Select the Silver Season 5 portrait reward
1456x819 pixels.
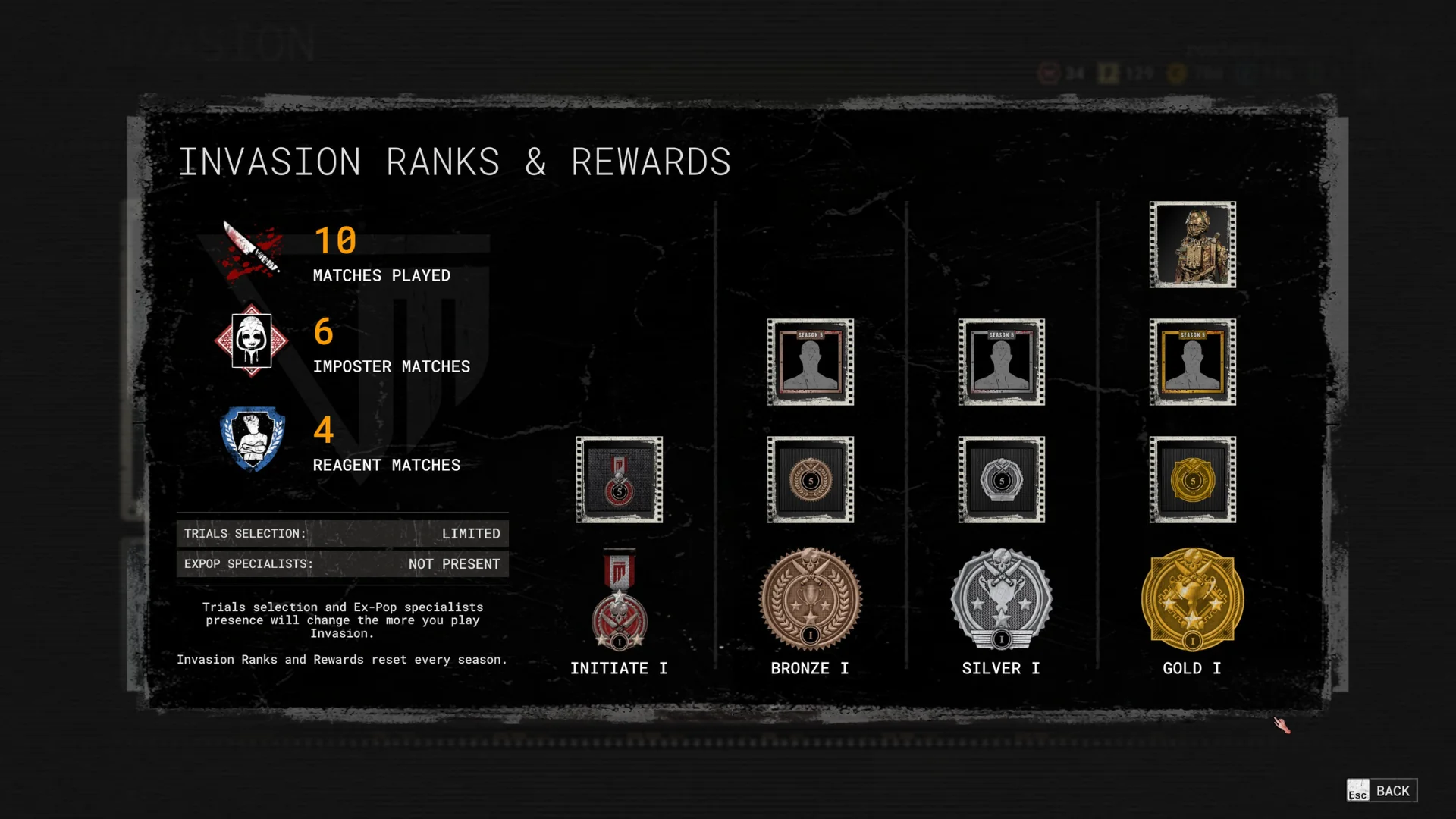coord(1001,362)
